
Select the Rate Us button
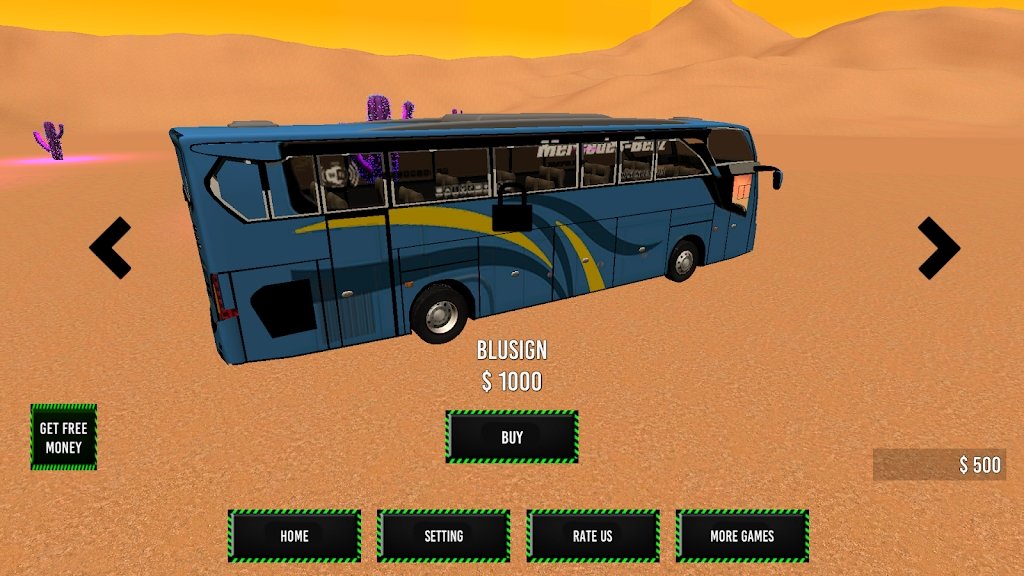(x=592, y=536)
